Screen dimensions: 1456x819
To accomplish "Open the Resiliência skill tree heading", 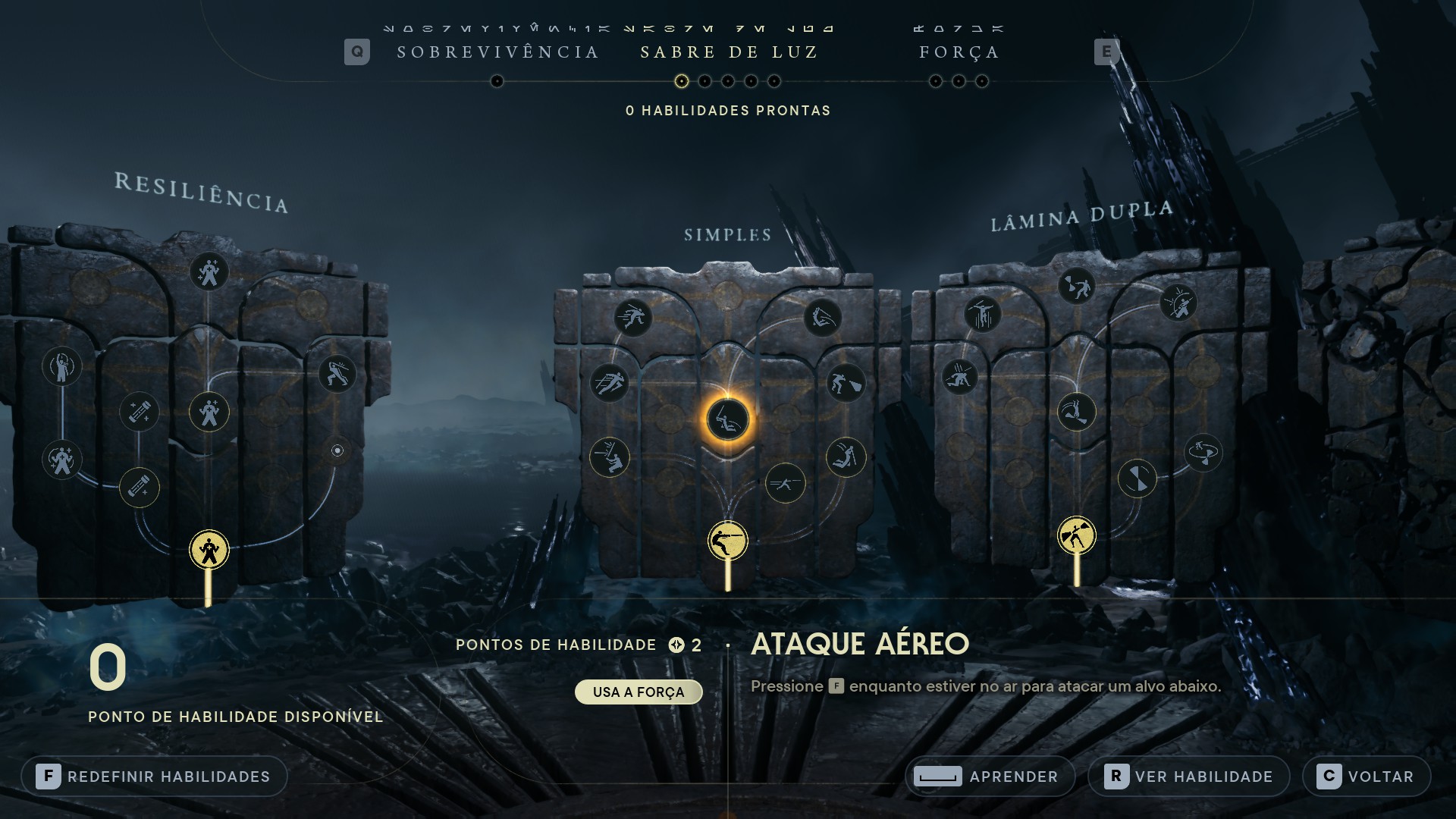I will pyautogui.click(x=202, y=193).
